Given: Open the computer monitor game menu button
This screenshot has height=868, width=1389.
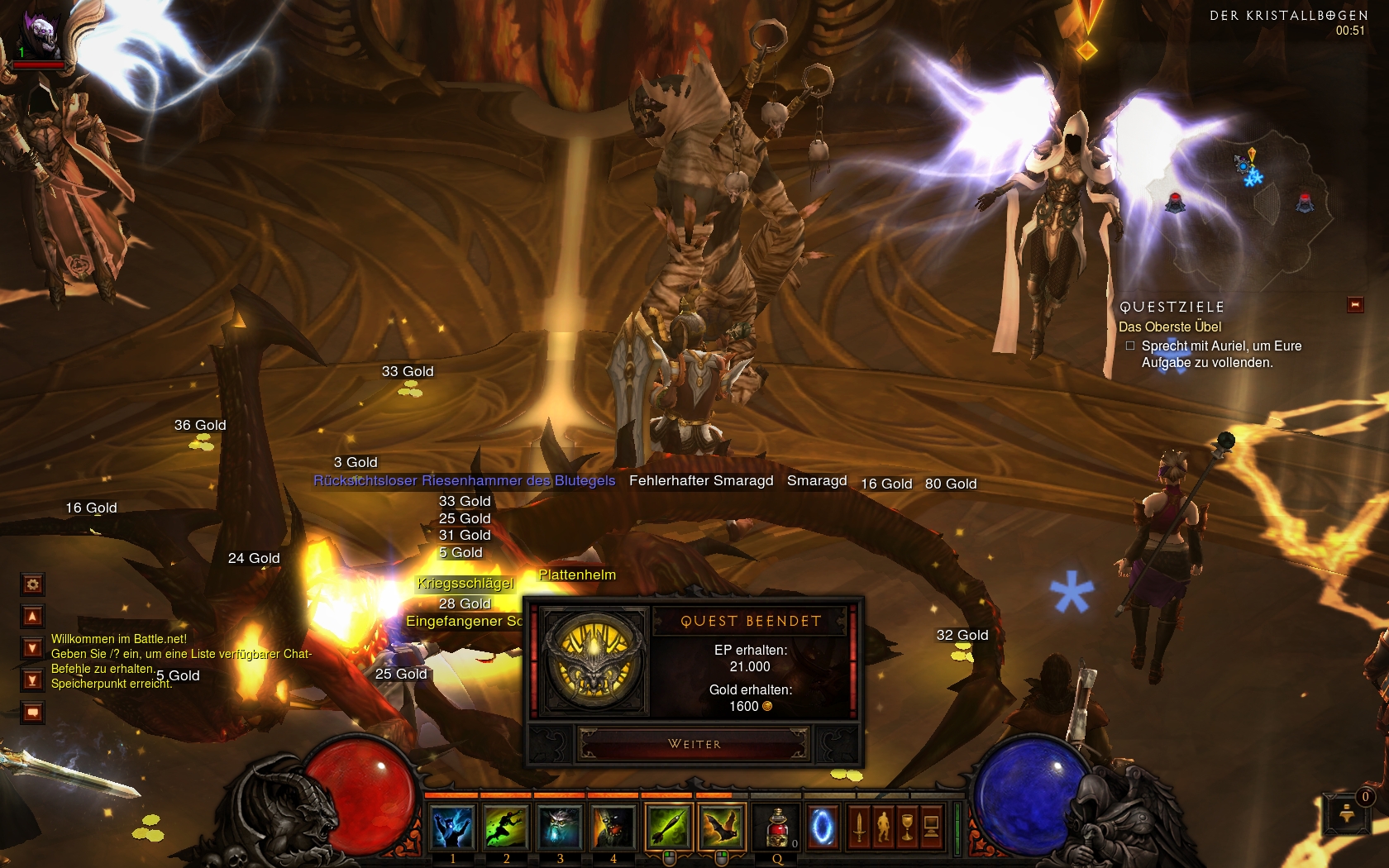Looking at the screenshot, I should click(x=931, y=826).
